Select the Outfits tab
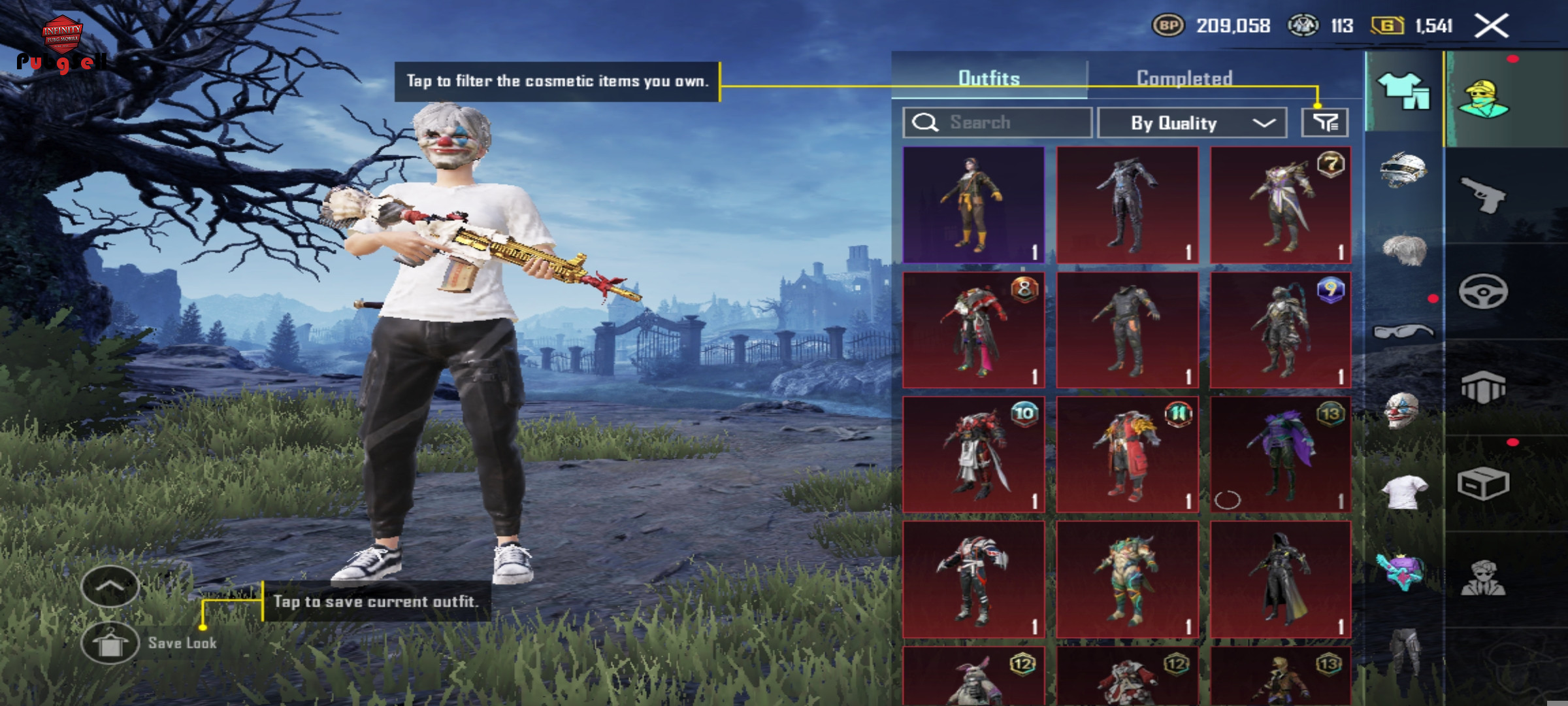 pos(988,78)
